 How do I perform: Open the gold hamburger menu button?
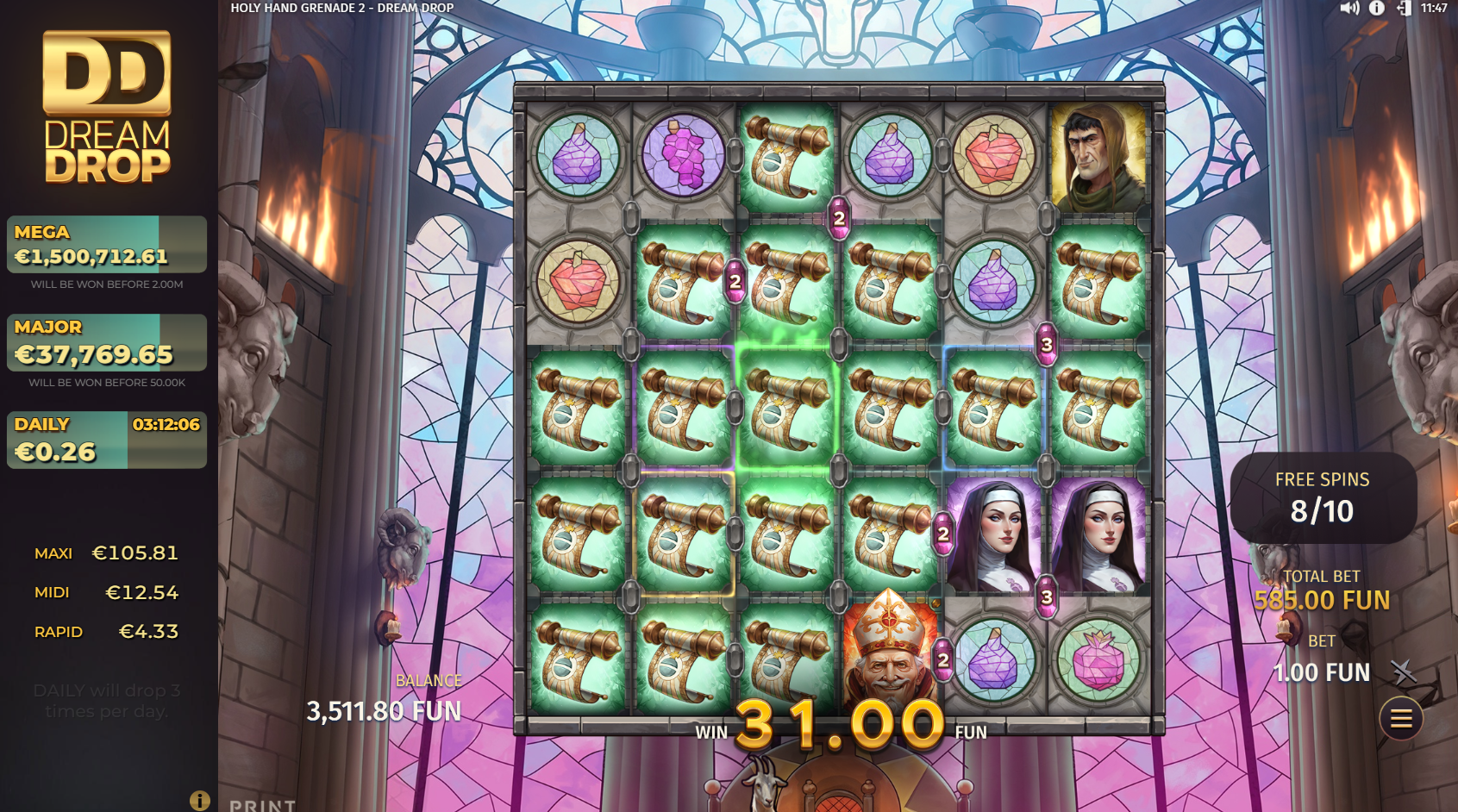pyautogui.click(x=1401, y=718)
